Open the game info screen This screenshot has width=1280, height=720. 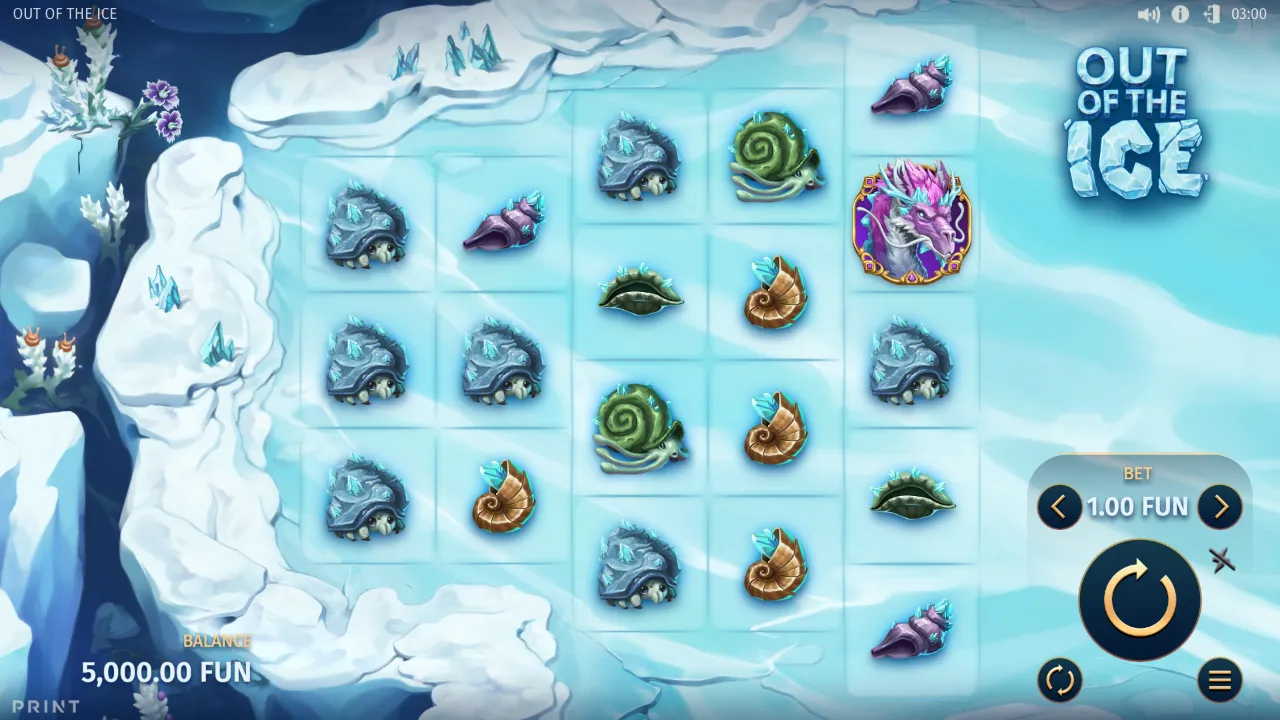(1178, 14)
